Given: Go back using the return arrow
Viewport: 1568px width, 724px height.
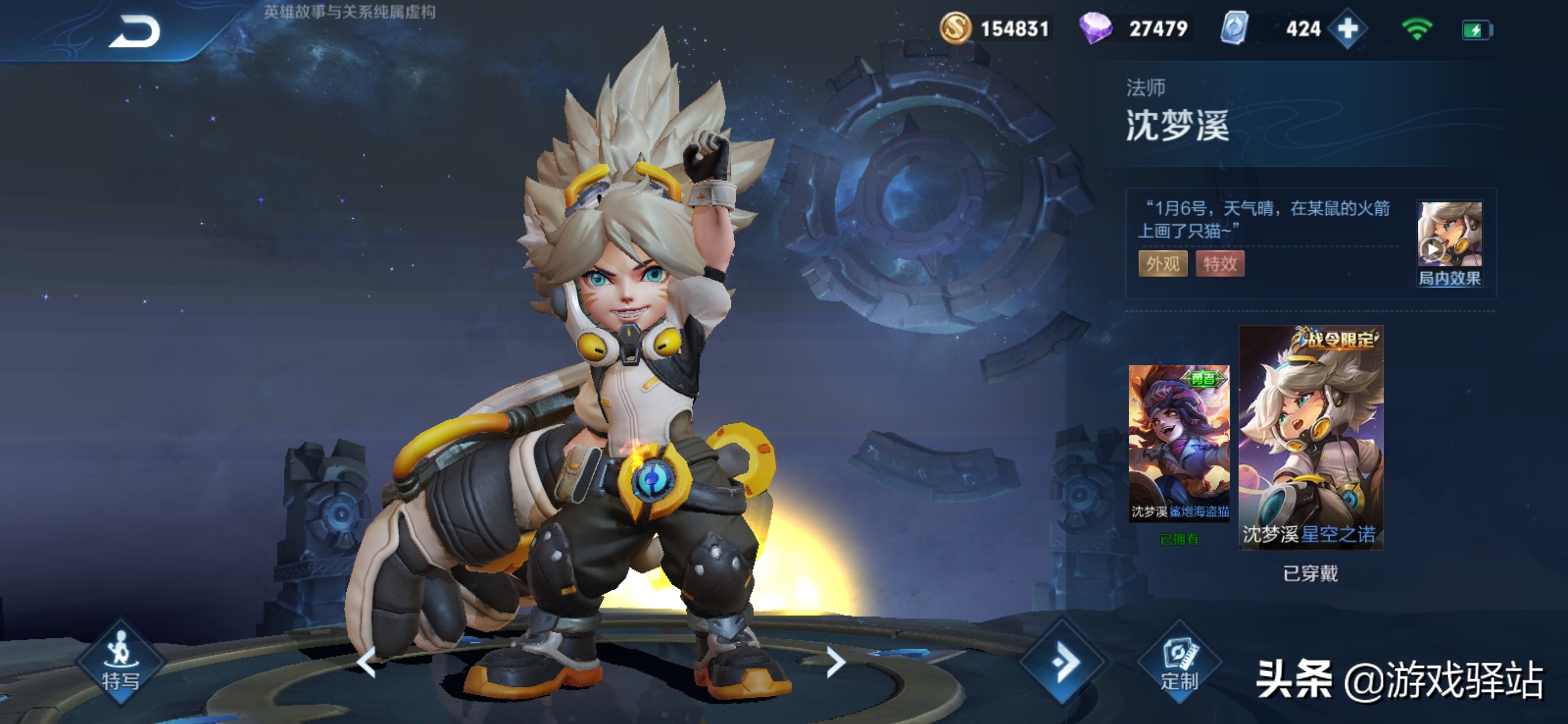Looking at the screenshot, I should tap(135, 32).
